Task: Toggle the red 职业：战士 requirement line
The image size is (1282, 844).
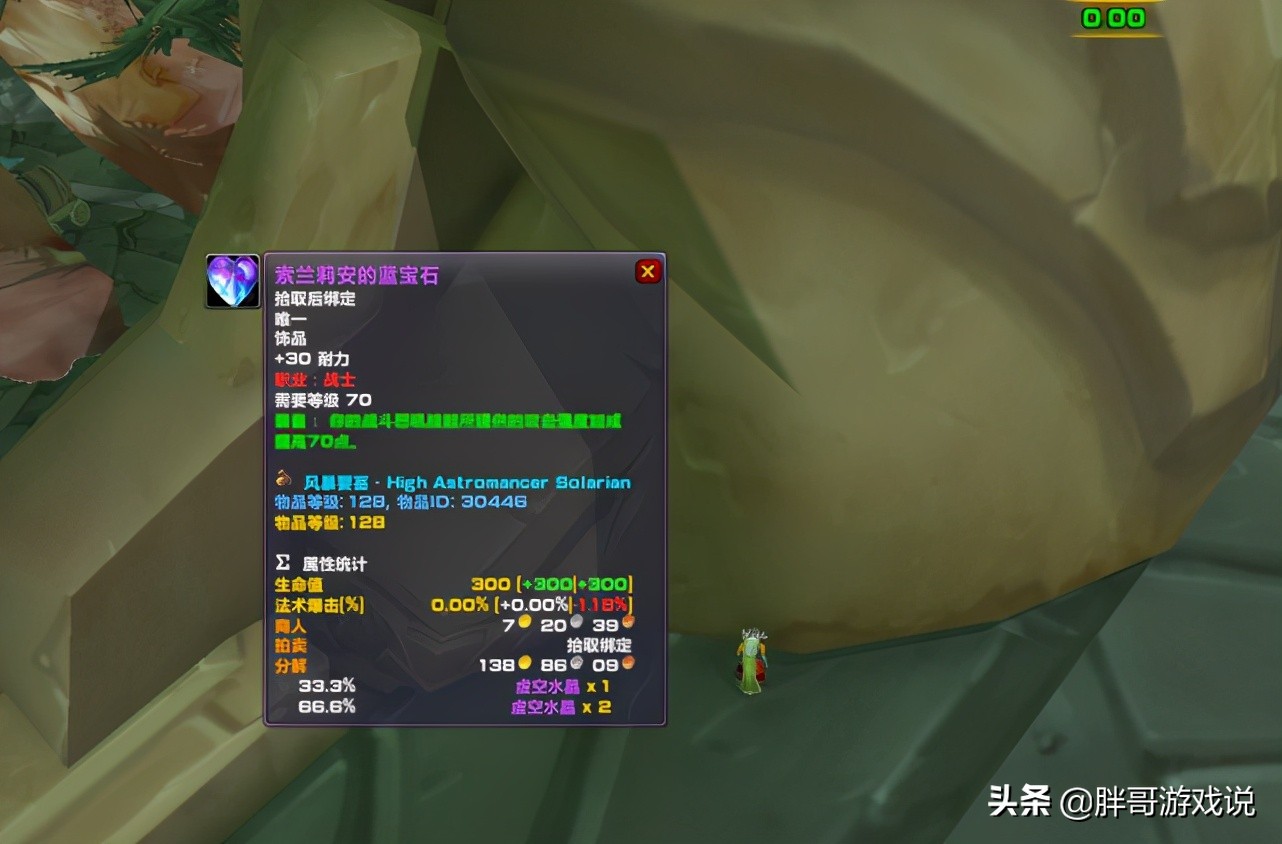Action: pos(317,380)
